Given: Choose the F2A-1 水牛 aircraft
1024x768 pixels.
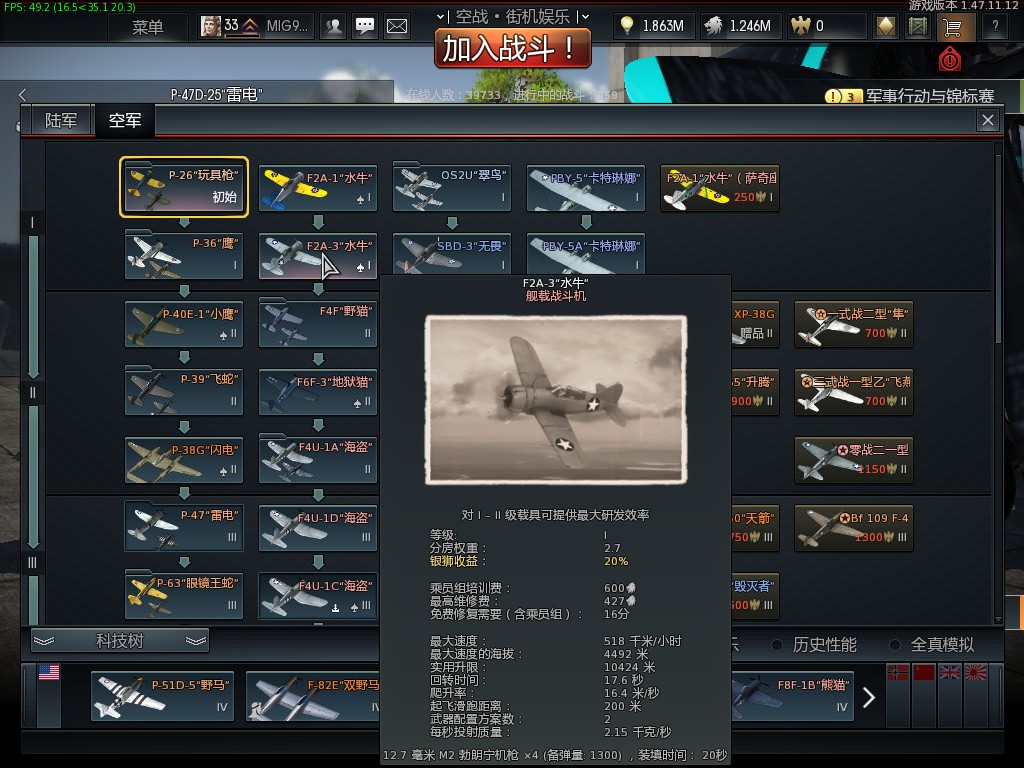Looking at the screenshot, I should (x=318, y=187).
